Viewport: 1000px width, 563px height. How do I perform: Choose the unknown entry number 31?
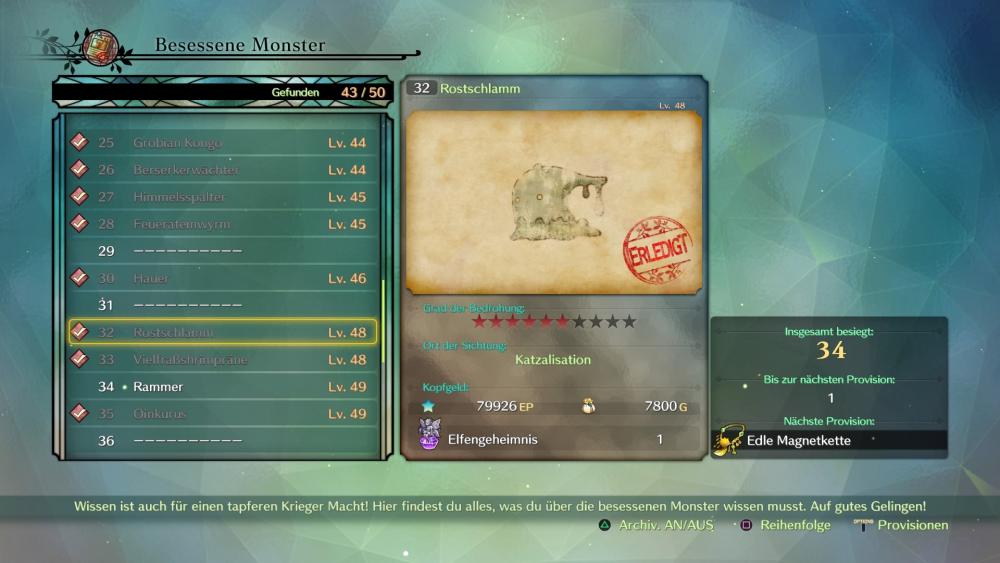pyautogui.click(x=222, y=305)
